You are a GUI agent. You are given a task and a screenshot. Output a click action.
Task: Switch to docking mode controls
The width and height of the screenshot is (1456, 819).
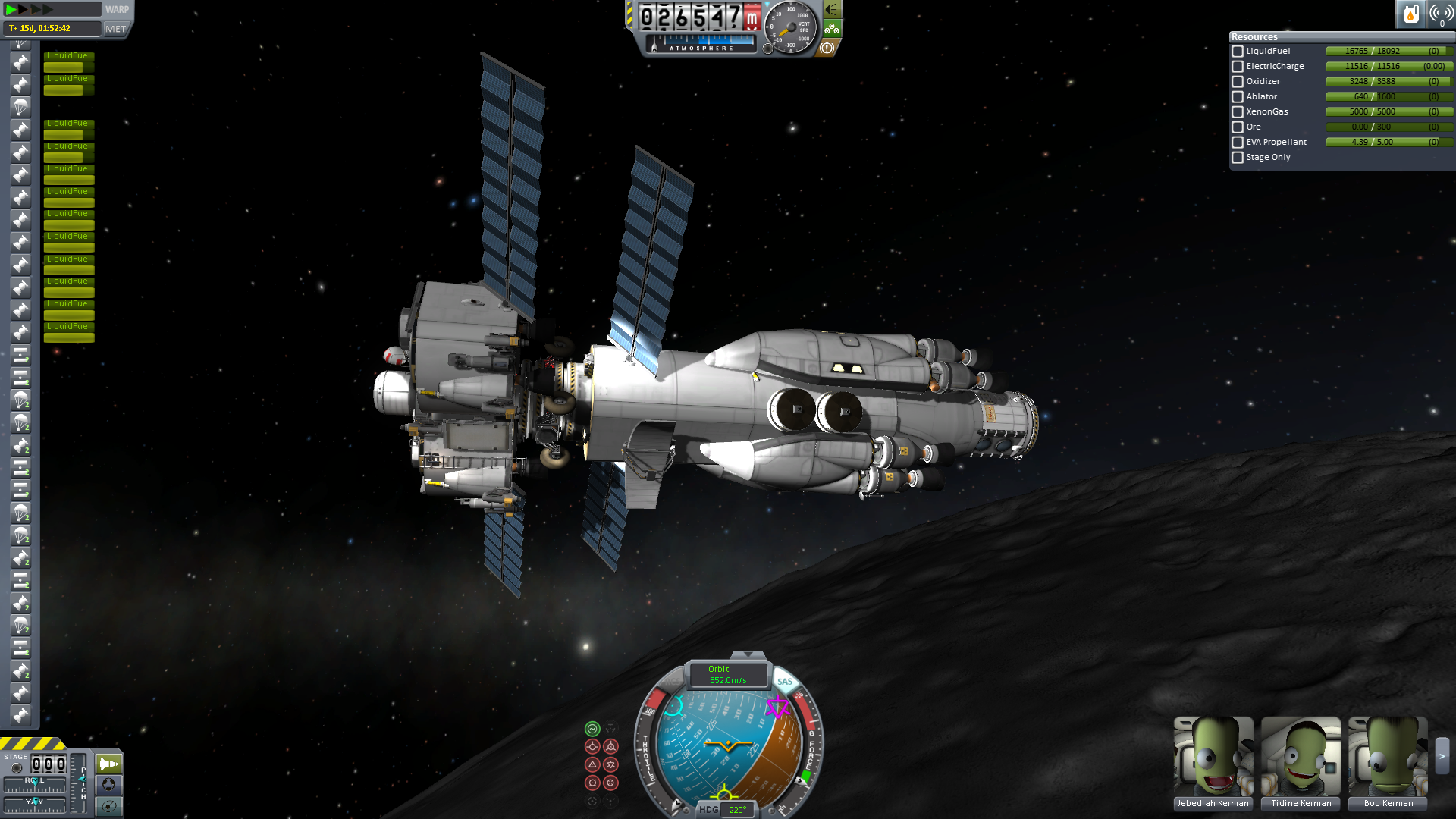coord(108,784)
